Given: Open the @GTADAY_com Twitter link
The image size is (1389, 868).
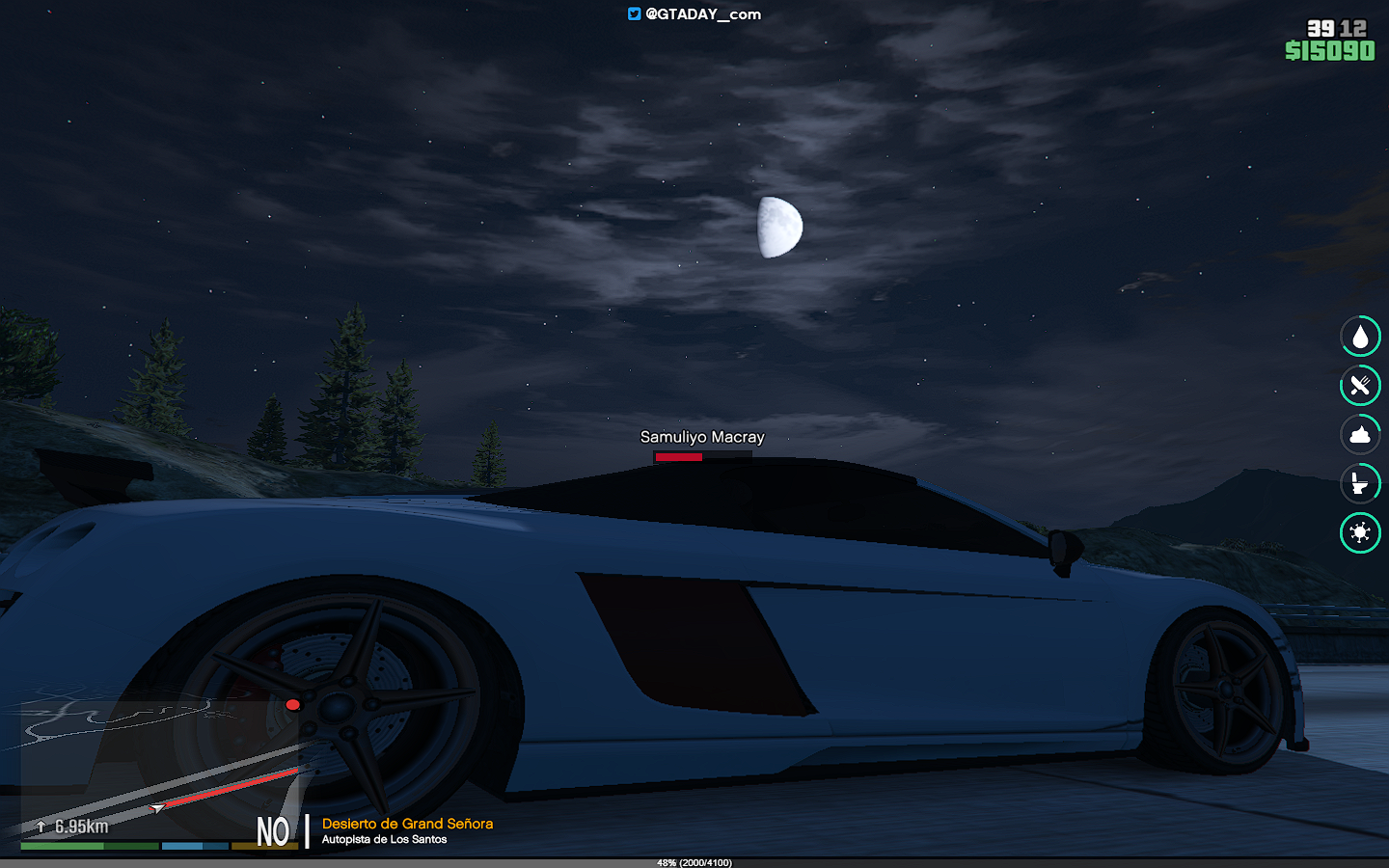Looking at the screenshot, I should (x=694, y=14).
